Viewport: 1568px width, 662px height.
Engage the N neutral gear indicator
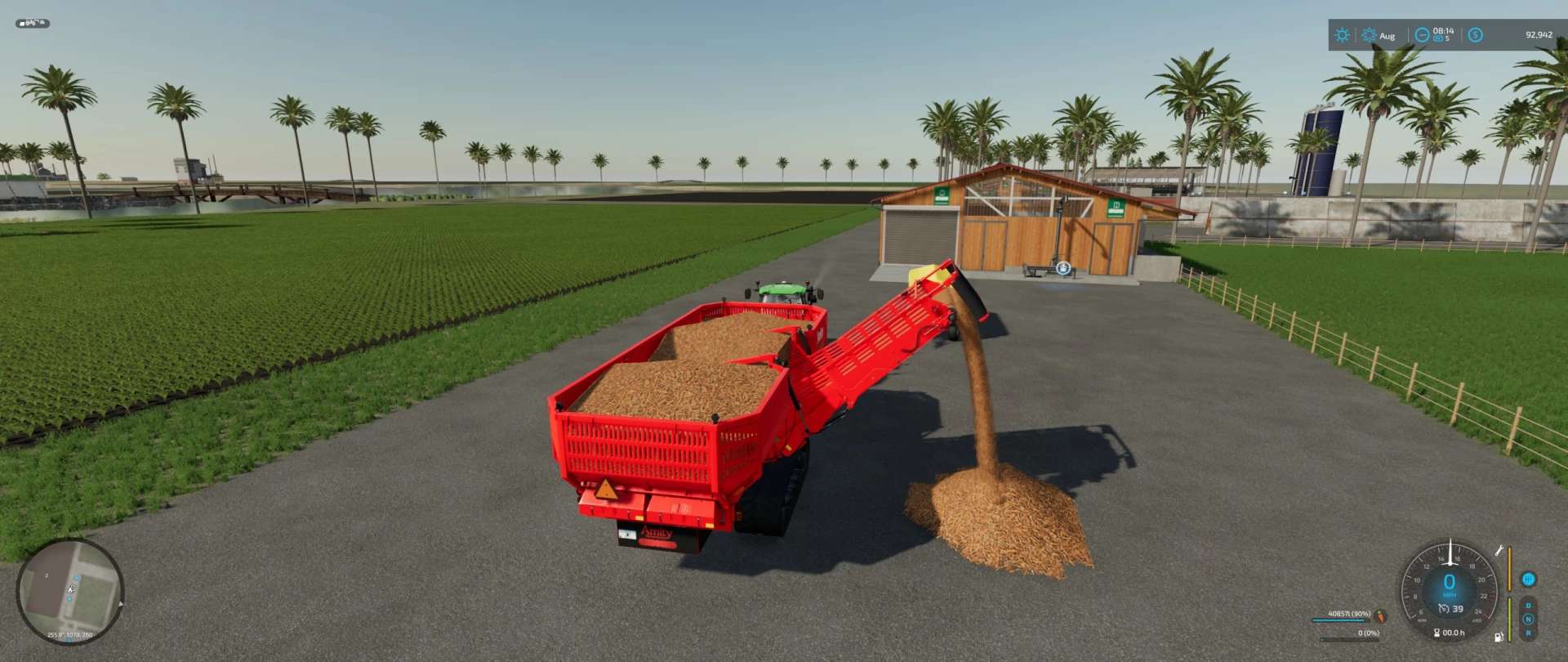point(1528,620)
